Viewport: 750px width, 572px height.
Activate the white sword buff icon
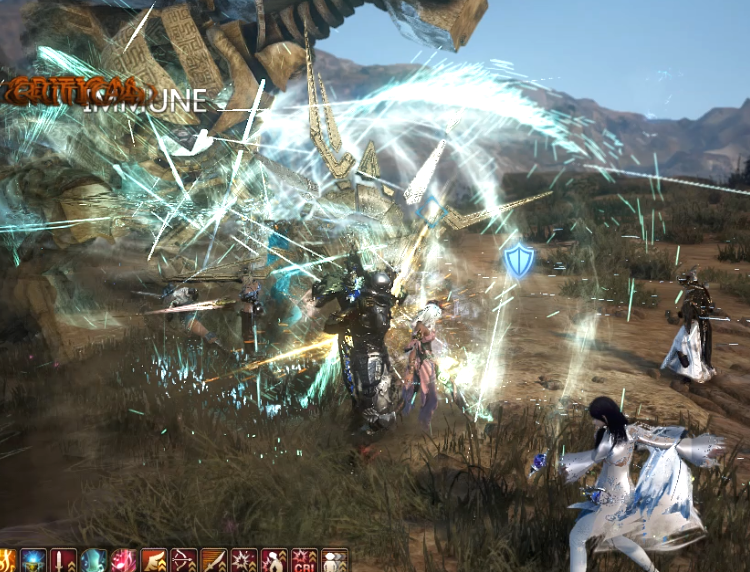(64, 560)
